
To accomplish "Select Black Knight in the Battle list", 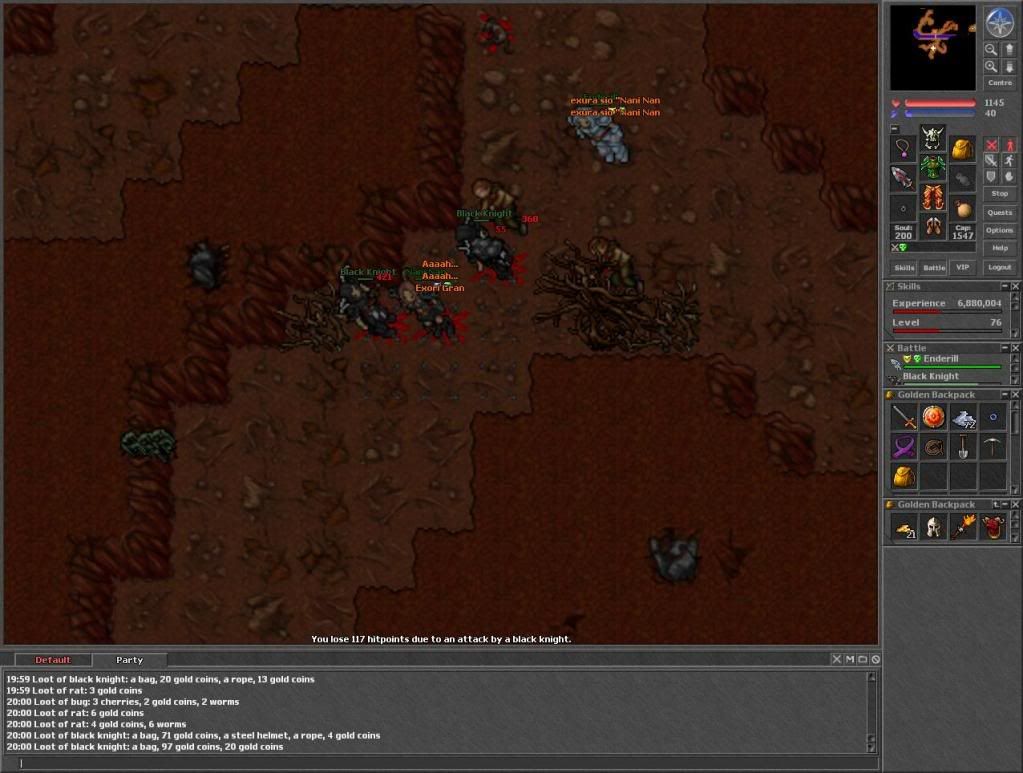I will pyautogui.click(x=930, y=377).
